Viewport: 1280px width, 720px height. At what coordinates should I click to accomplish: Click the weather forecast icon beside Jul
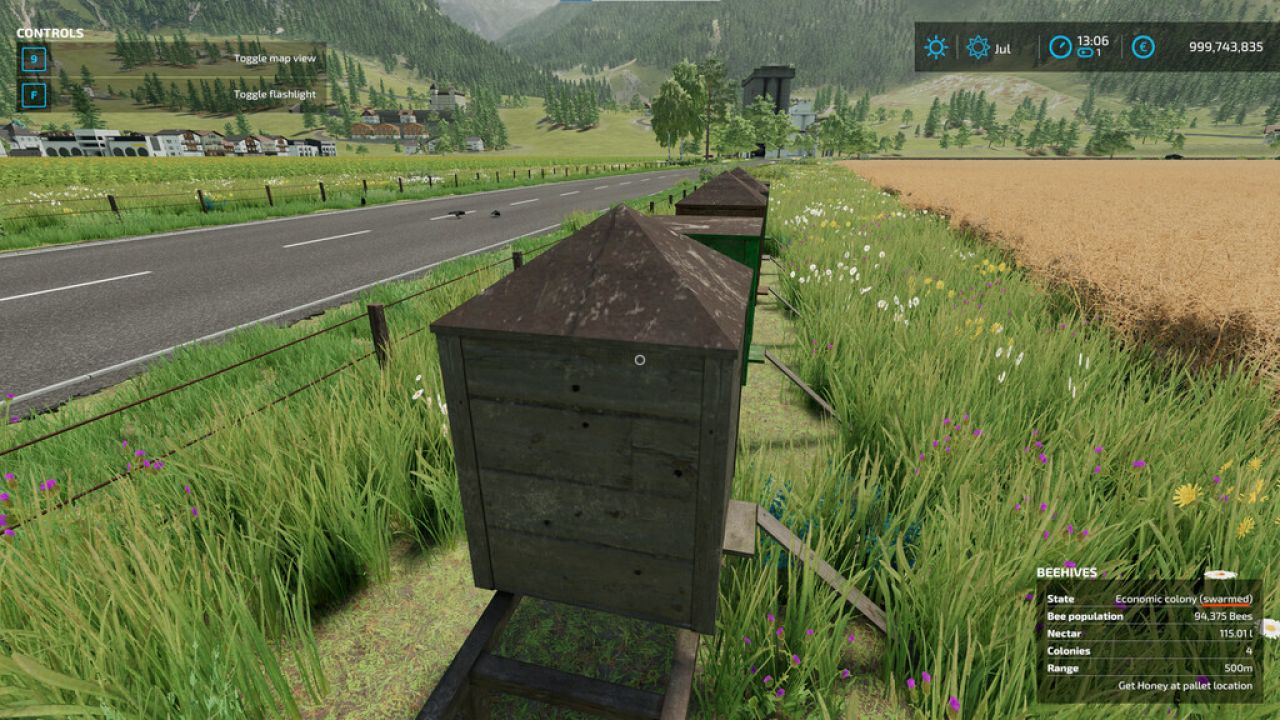coord(975,47)
